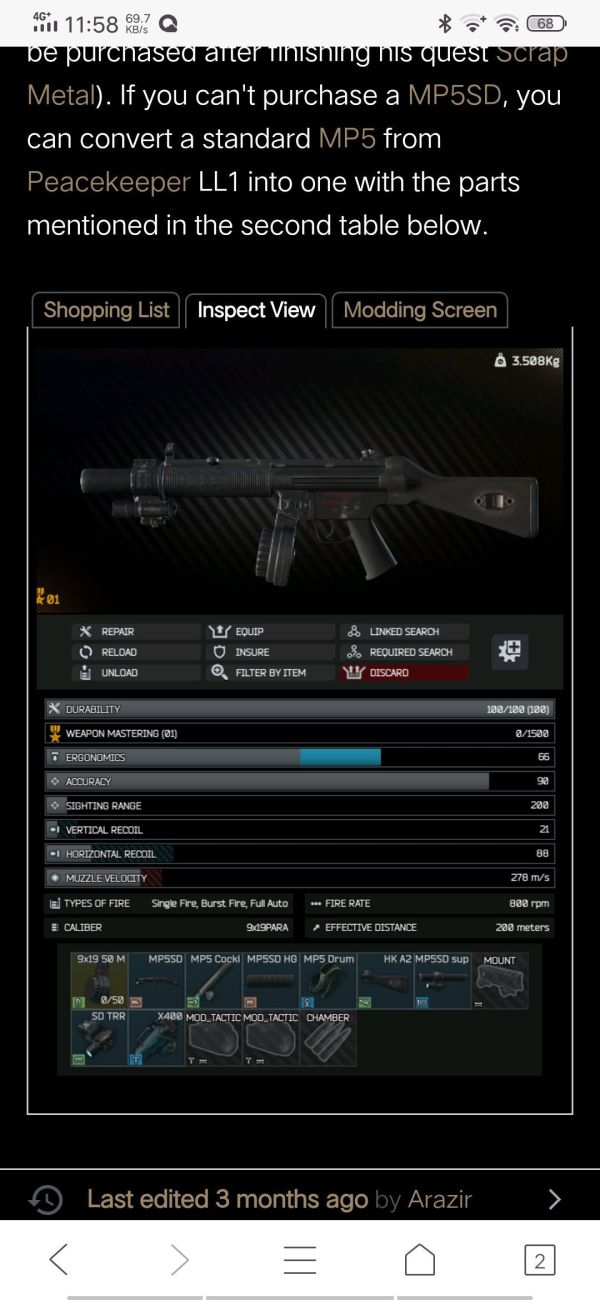Select the Inspect View tab

[256, 310]
